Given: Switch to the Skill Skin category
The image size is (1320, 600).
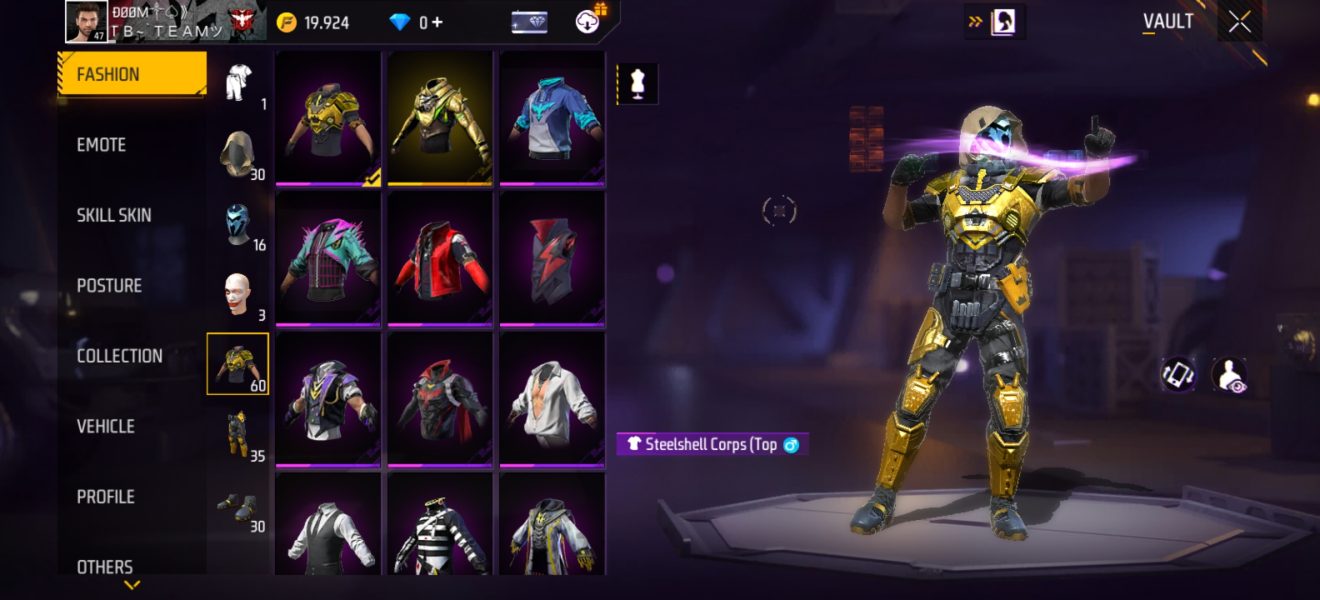Looking at the screenshot, I should click(x=114, y=215).
